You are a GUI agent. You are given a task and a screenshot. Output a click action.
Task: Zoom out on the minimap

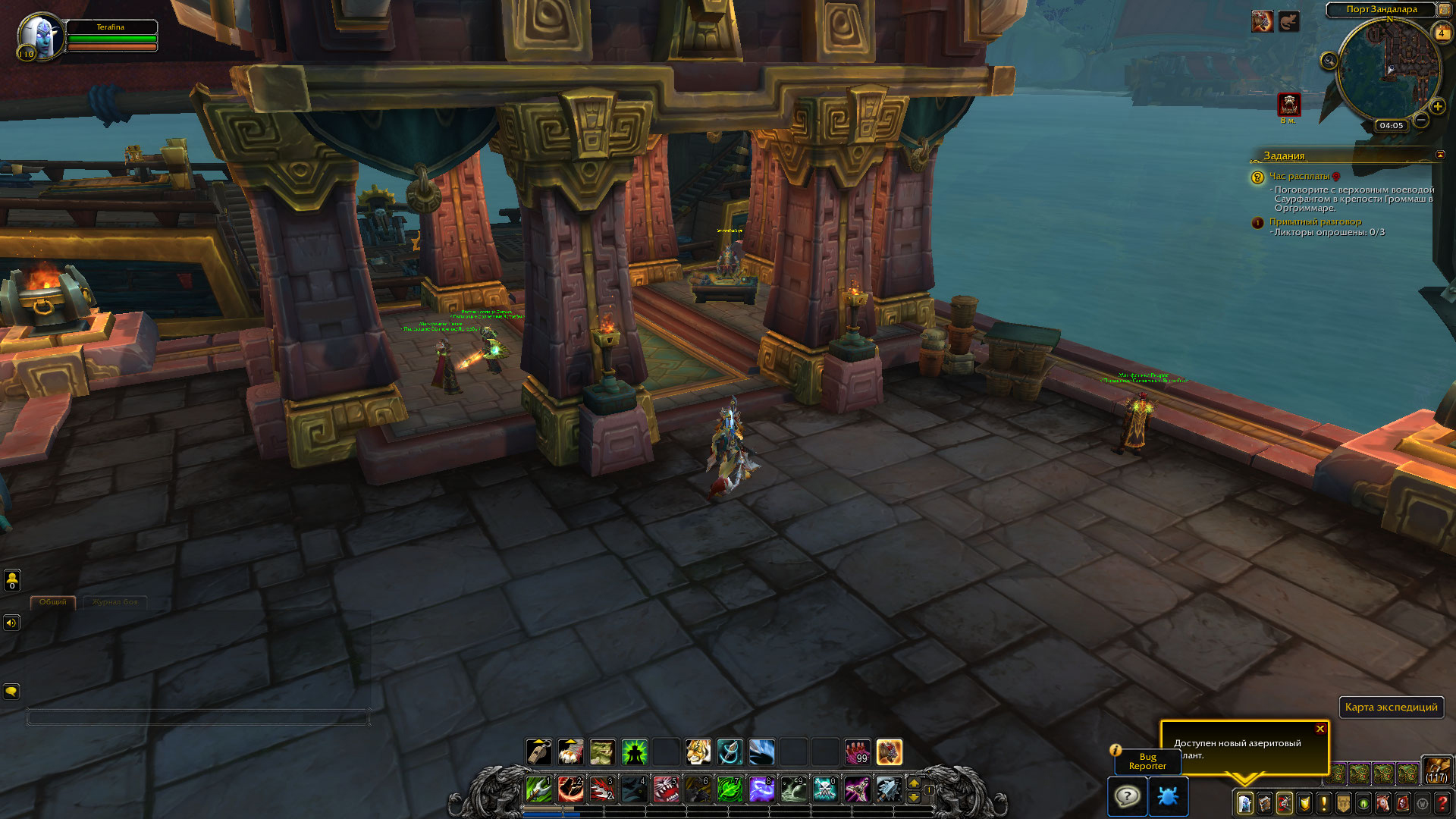[1421, 120]
